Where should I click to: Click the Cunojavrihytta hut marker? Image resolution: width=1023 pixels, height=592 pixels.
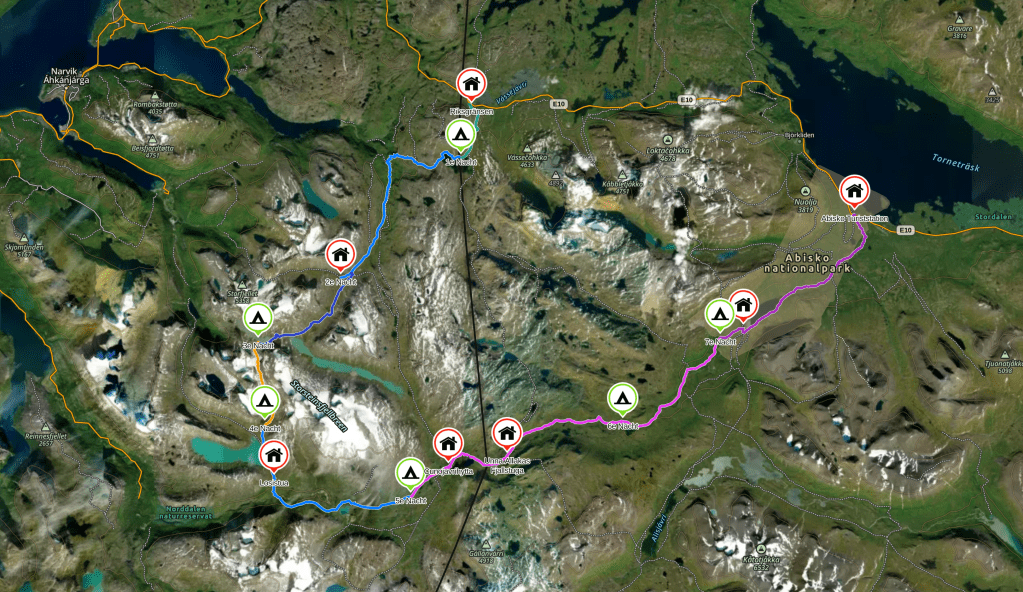click(x=447, y=442)
